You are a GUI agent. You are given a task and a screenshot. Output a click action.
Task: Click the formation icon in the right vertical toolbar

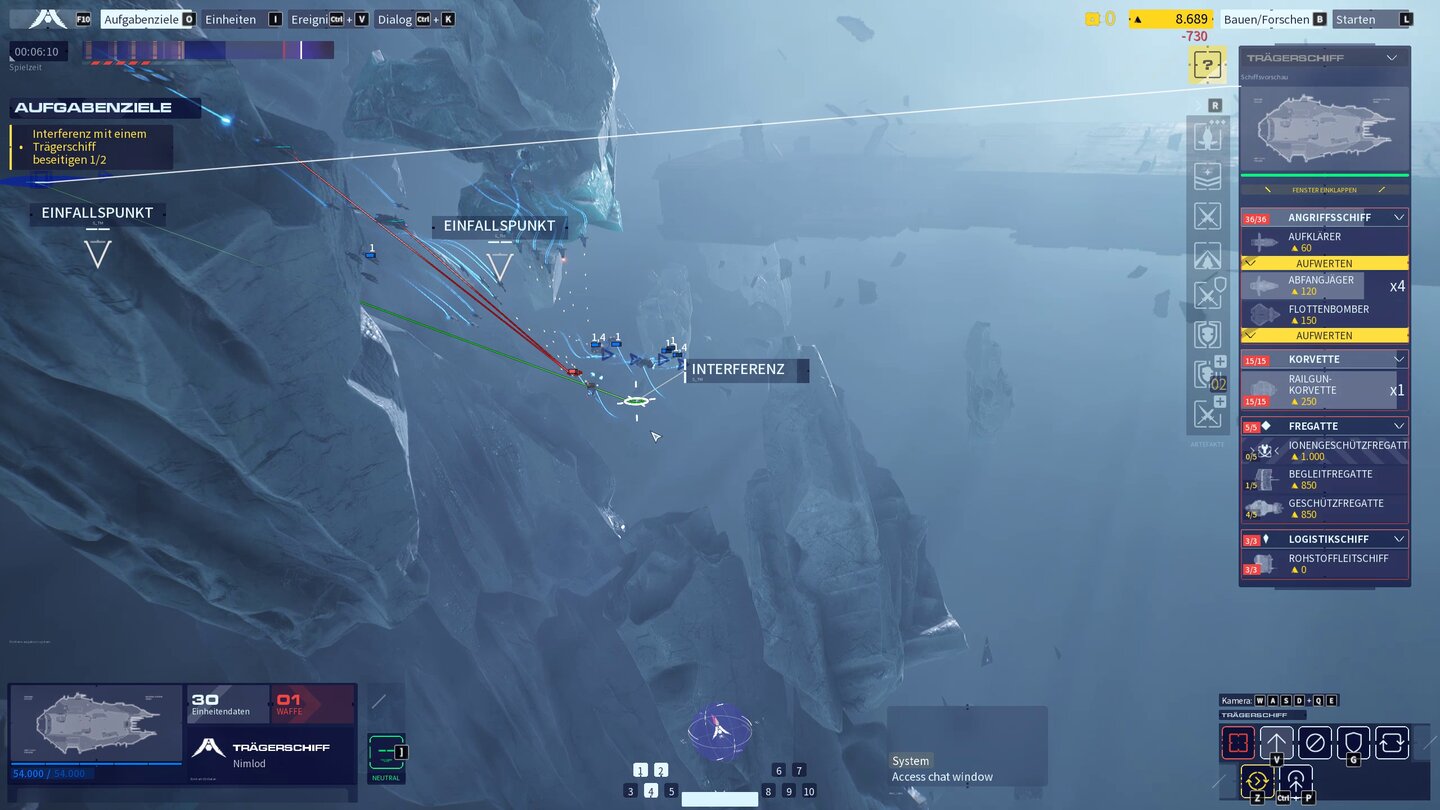(x=1207, y=176)
